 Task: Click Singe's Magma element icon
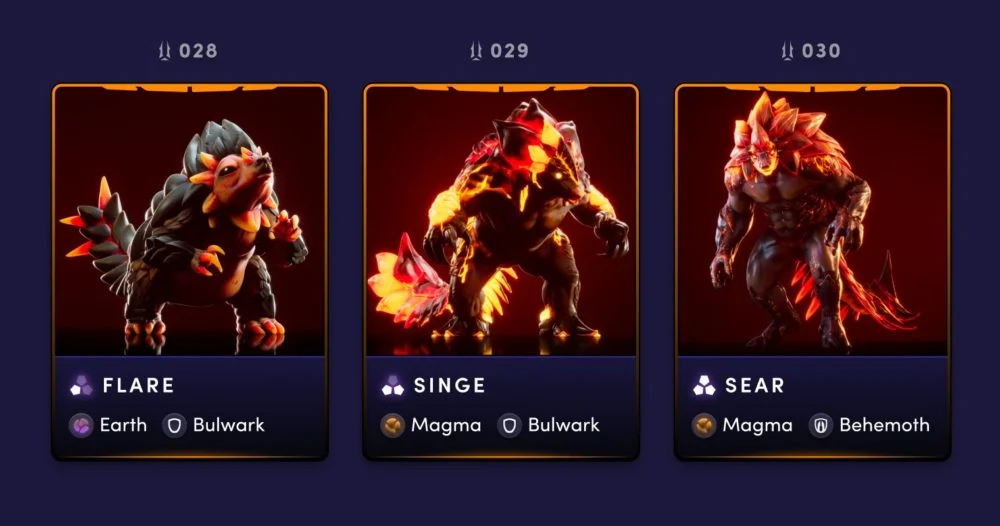coord(393,425)
